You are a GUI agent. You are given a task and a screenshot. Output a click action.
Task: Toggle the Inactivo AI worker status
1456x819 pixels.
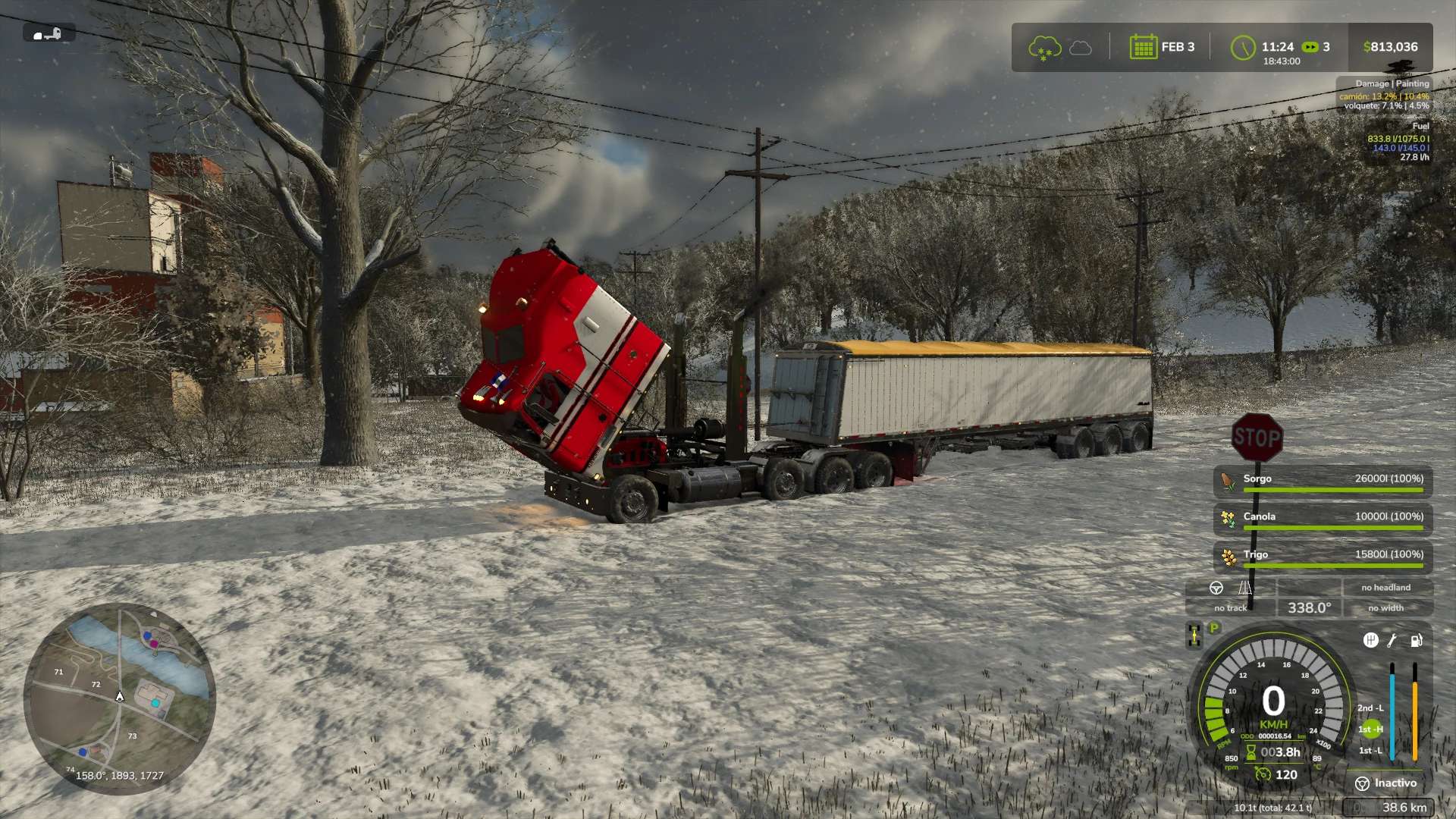[1386, 783]
